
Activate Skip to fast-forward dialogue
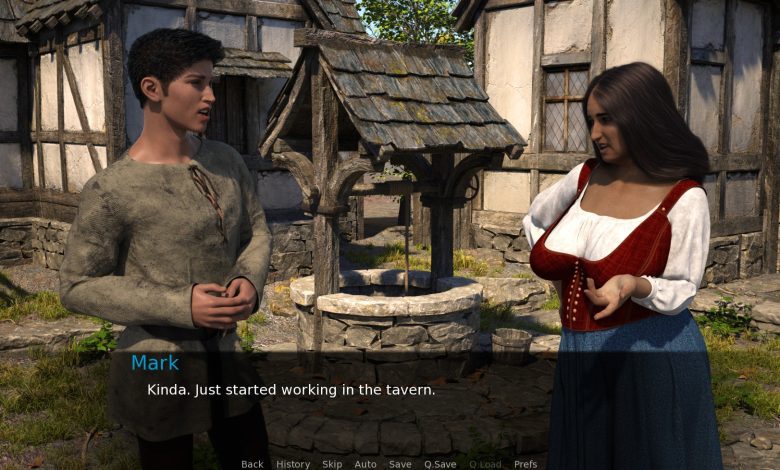click(x=332, y=464)
